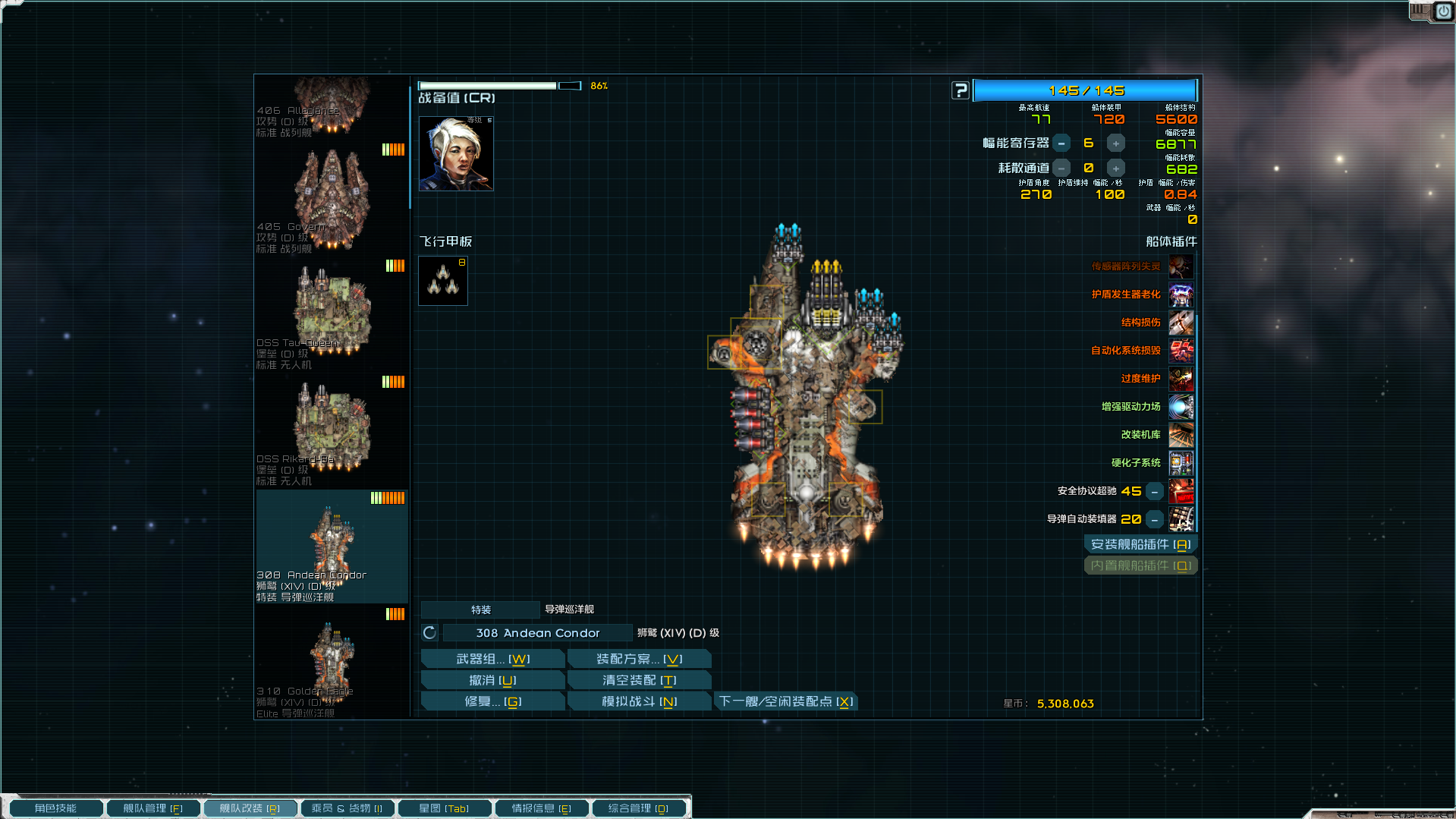Open the question mark help button

[x=961, y=90]
